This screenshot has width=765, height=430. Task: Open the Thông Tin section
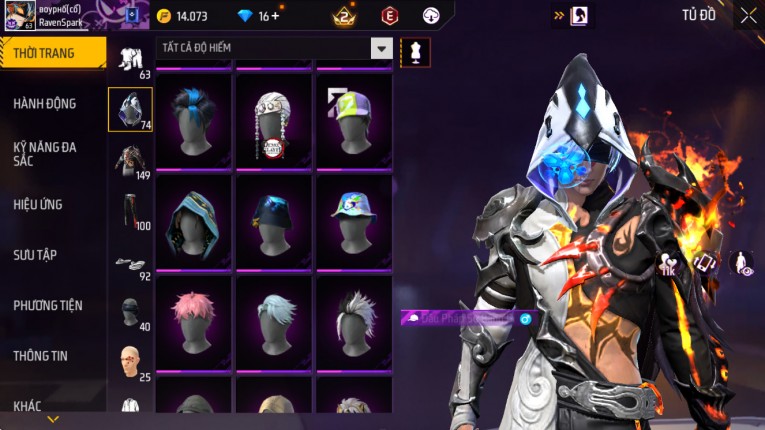coord(39,355)
